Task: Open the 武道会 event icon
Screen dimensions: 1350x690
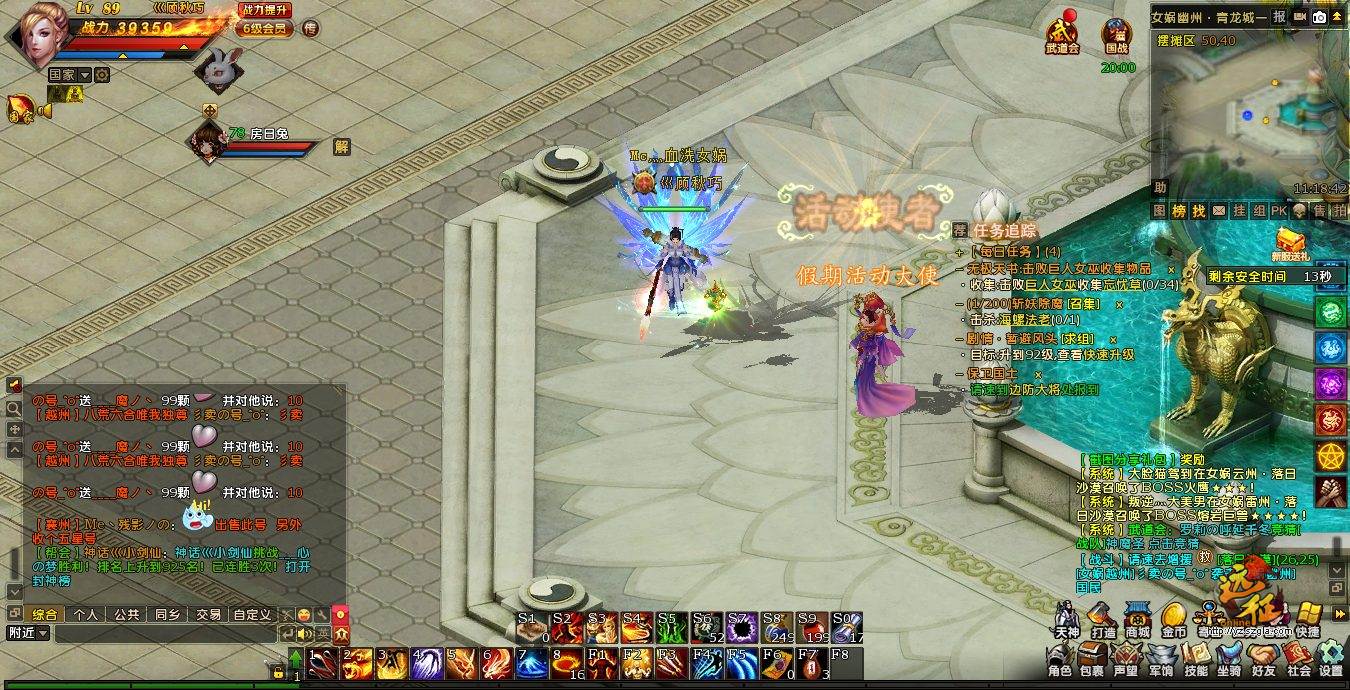Action: (1062, 34)
